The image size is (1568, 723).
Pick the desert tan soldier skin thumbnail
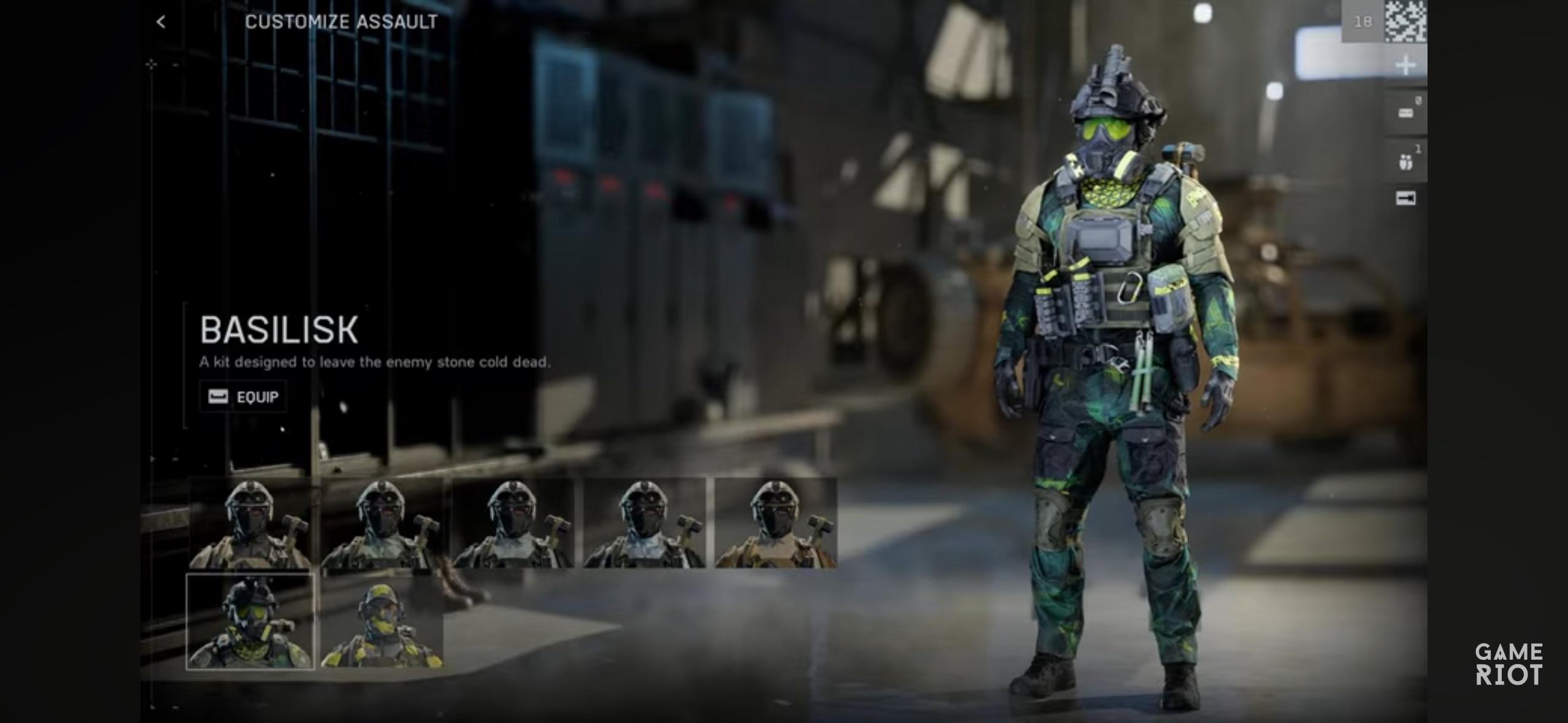pos(775,523)
